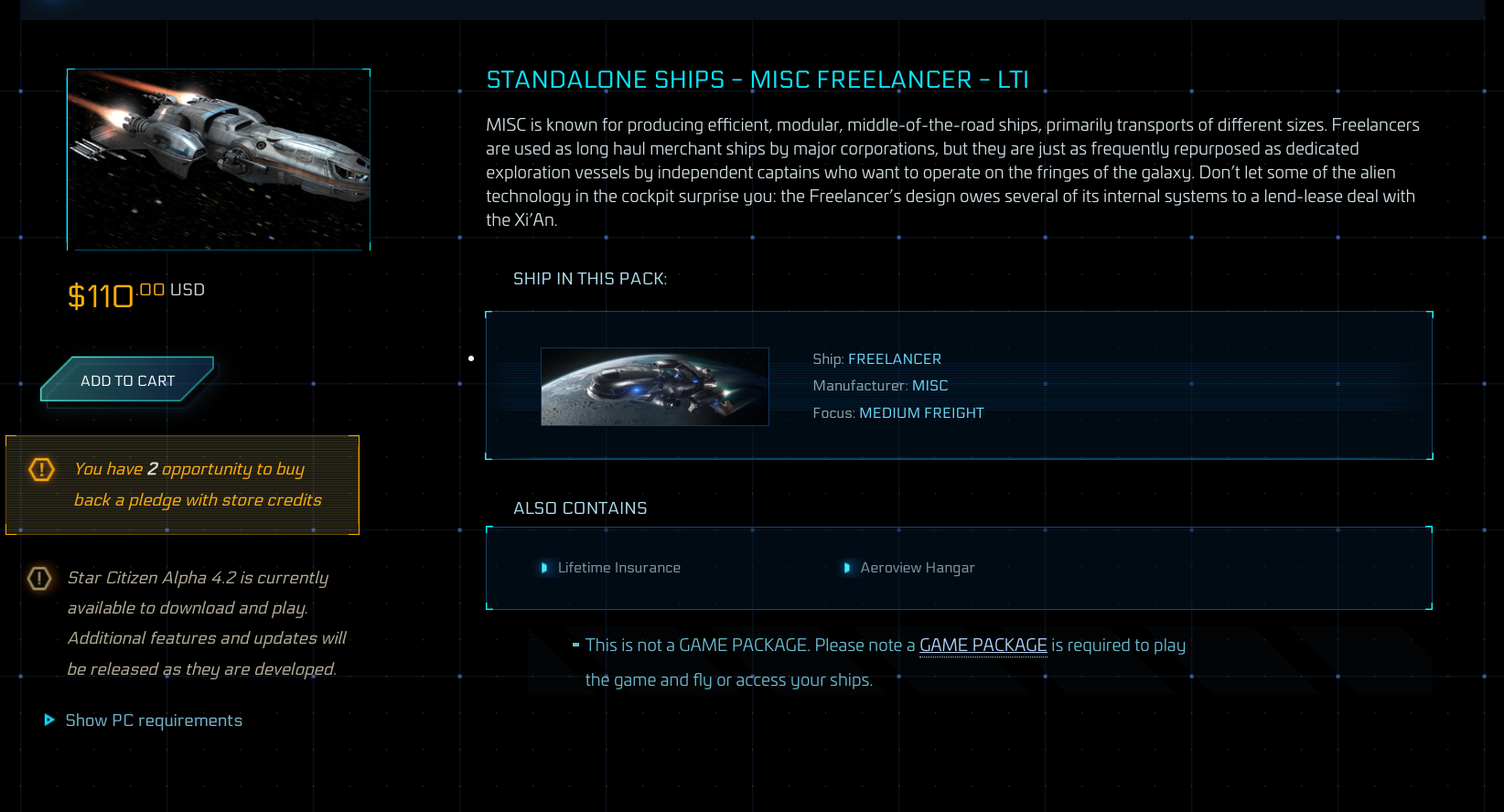Click the play-arrow icon before Show PC requirements
Viewport: 1504px width, 812px height.
coord(48,721)
